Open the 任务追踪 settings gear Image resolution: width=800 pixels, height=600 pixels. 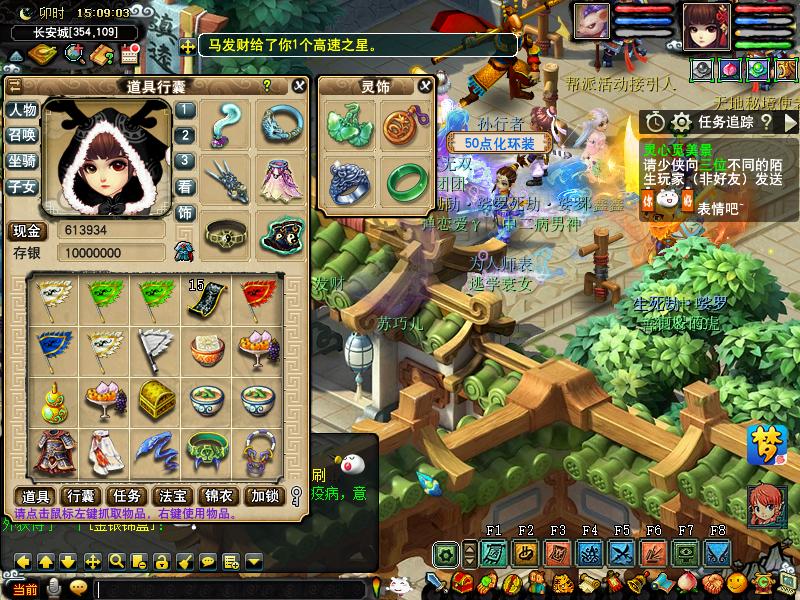pyautogui.click(x=681, y=122)
